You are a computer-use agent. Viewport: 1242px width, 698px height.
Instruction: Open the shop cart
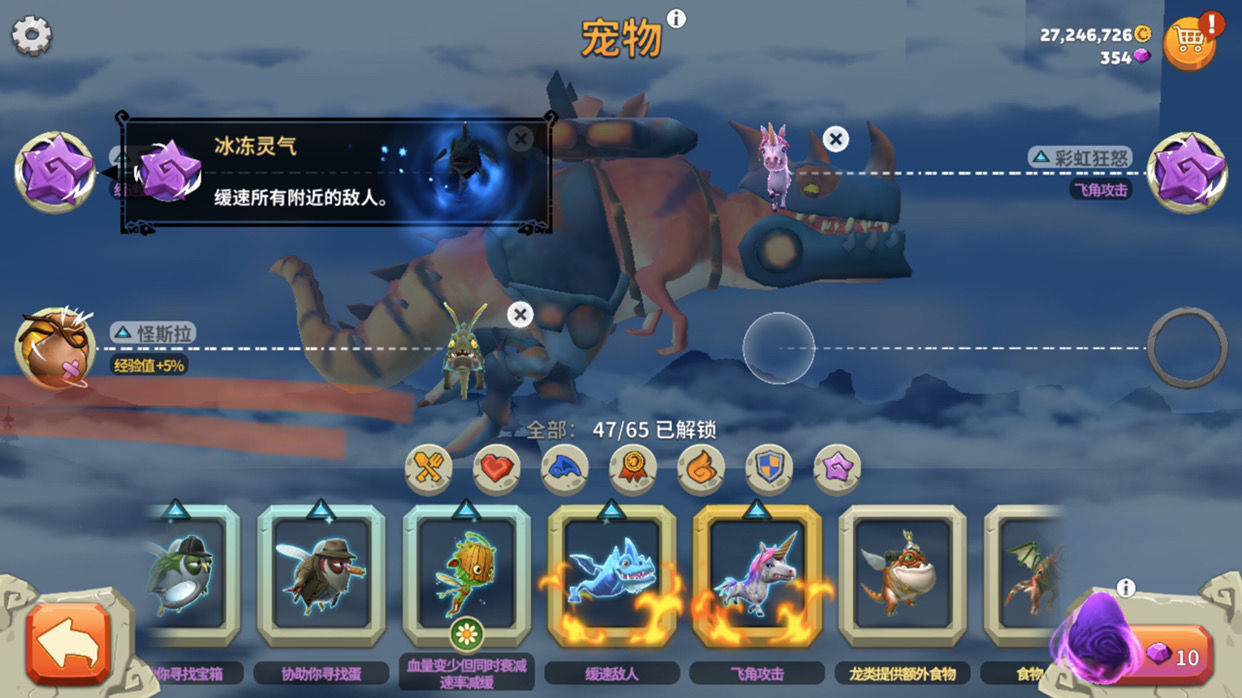pos(1189,42)
